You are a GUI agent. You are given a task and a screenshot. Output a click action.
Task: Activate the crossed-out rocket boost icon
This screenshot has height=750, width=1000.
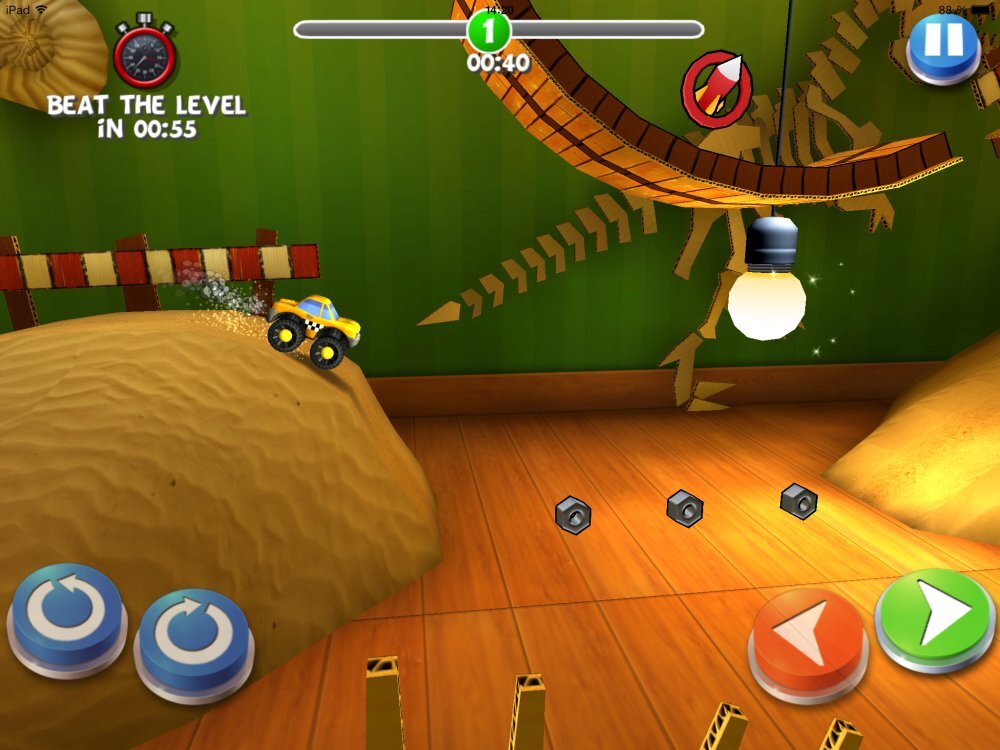click(716, 88)
